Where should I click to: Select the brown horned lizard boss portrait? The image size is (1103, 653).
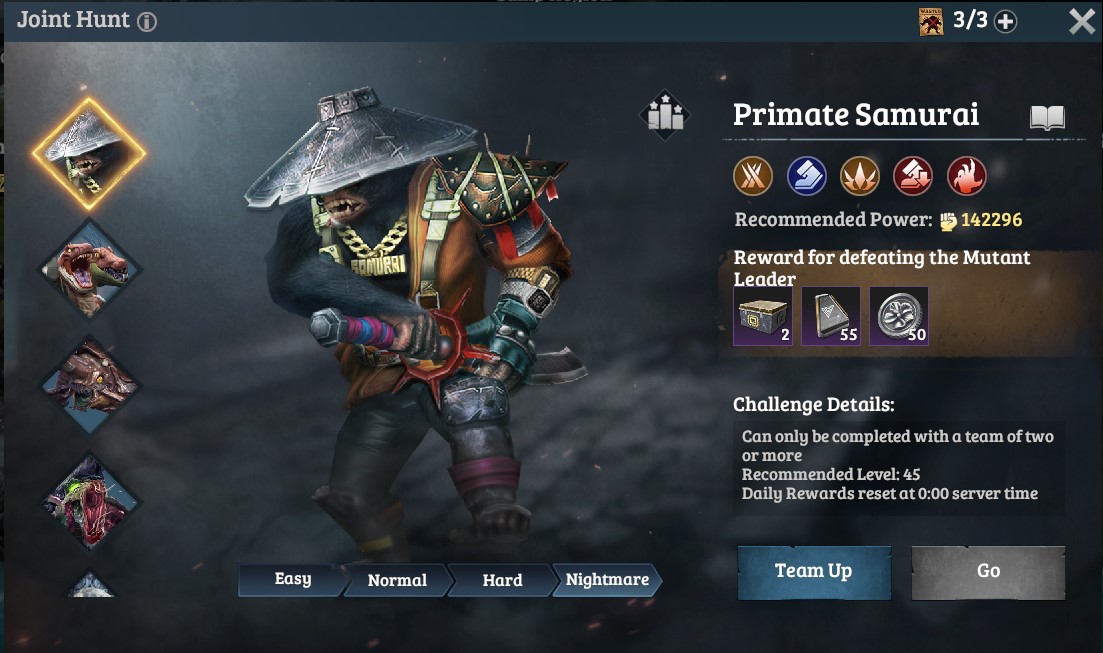pos(90,385)
